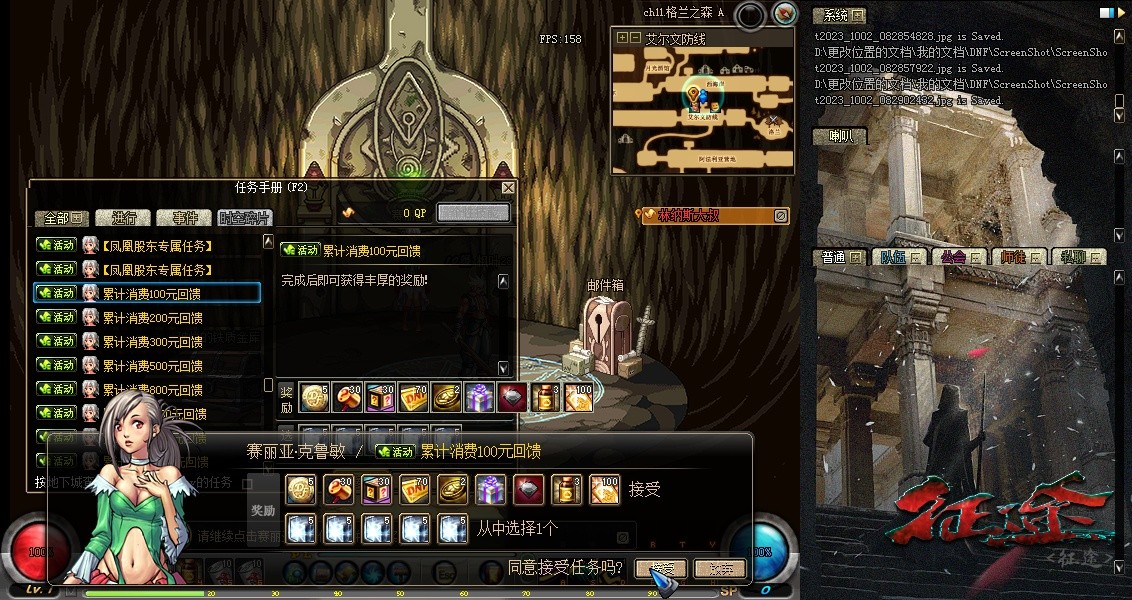
Task: Open the 公会 guild chat tab
Action: (x=959, y=257)
